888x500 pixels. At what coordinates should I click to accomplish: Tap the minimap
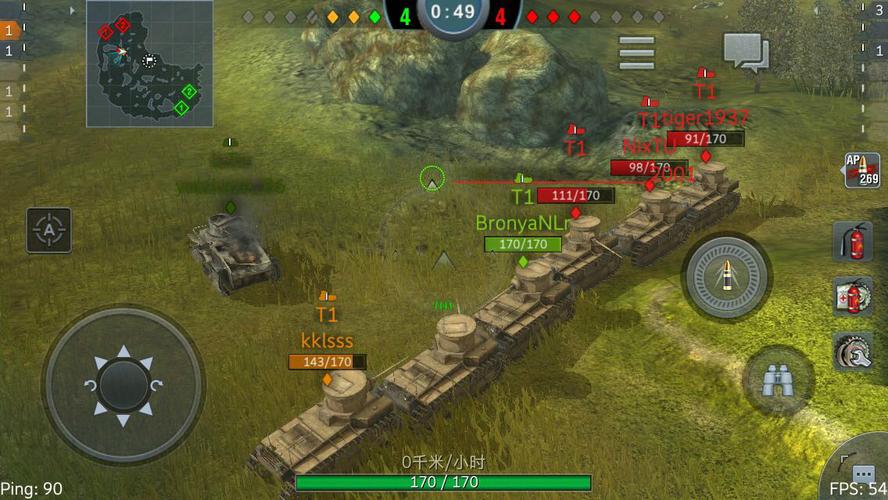point(149,63)
